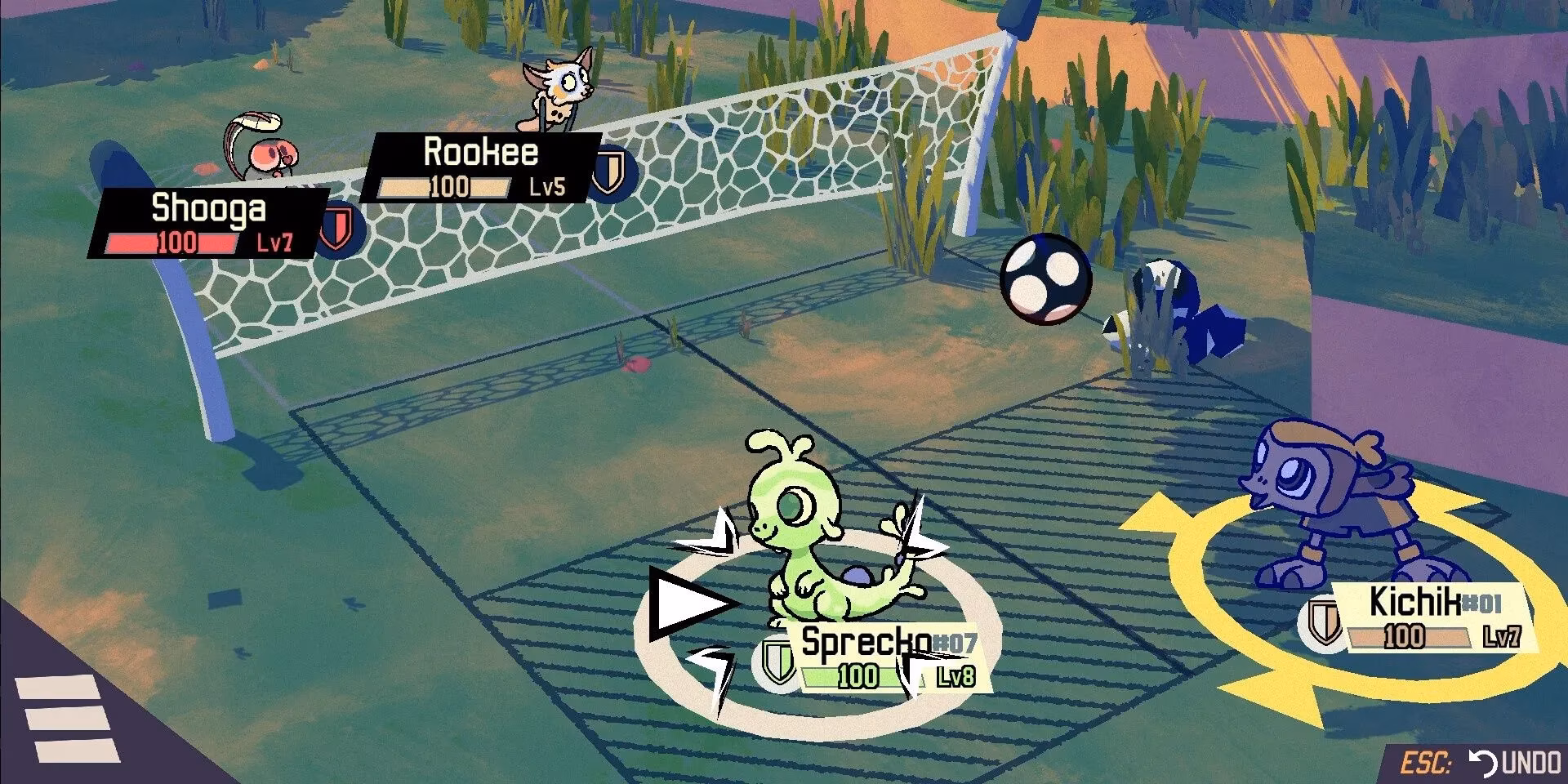
Task: Click the shield icon beside Sprecko's name
Action: tap(777, 661)
